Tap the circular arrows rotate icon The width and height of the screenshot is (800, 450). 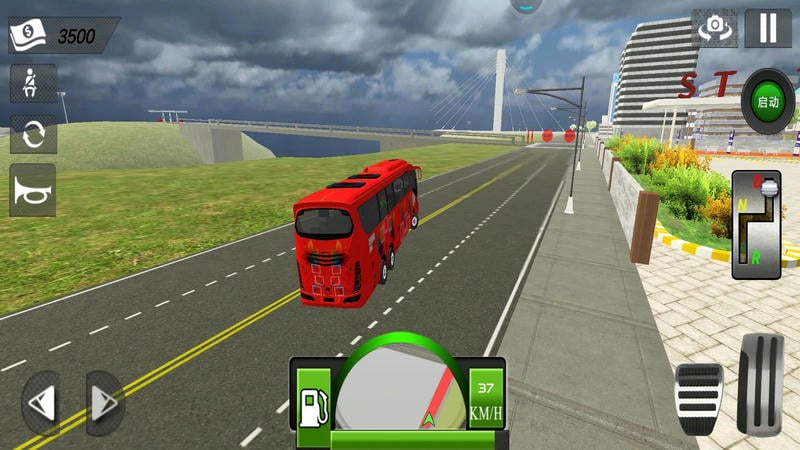click(x=33, y=134)
